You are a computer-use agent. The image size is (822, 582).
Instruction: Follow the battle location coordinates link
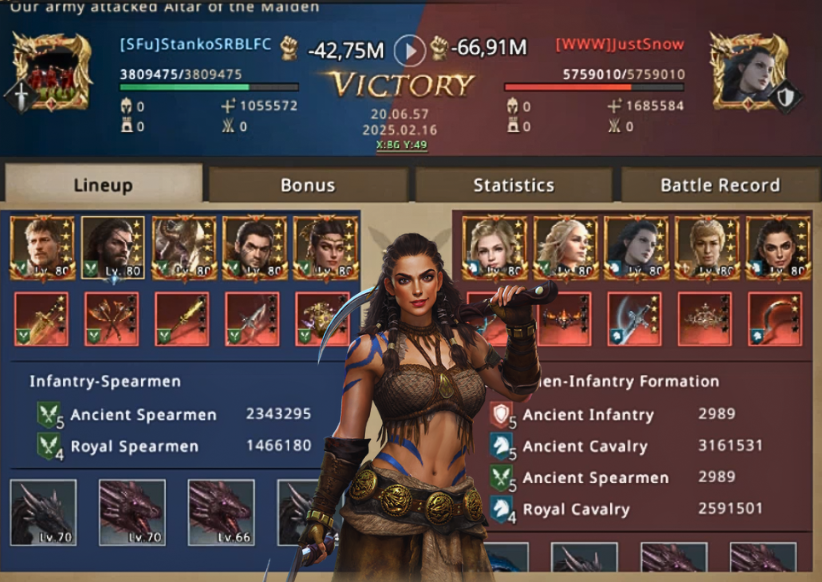click(x=401, y=145)
